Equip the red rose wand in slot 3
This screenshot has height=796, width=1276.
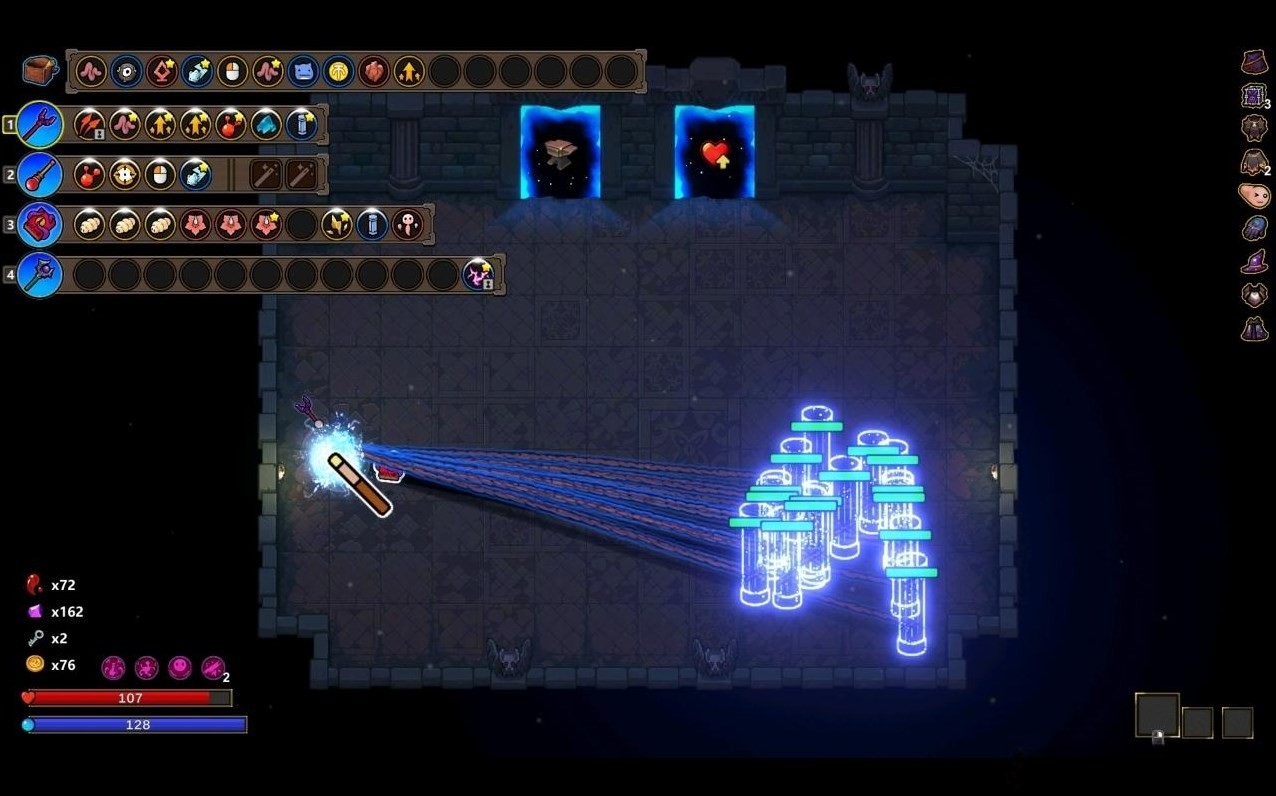(40, 224)
